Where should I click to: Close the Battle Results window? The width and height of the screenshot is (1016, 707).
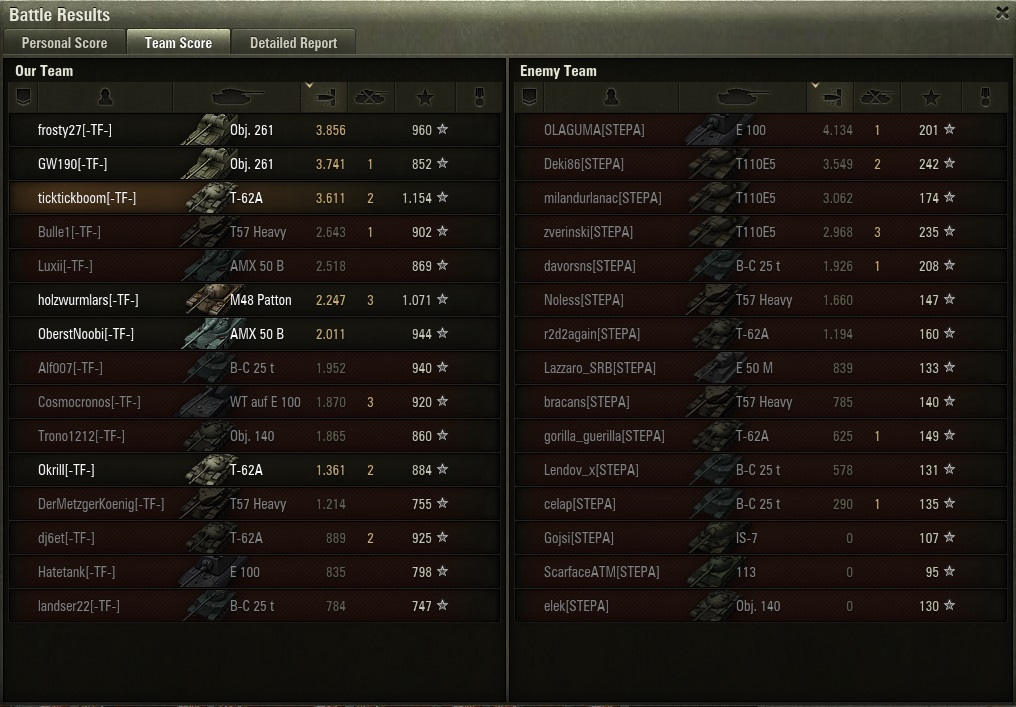(x=1002, y=13)
